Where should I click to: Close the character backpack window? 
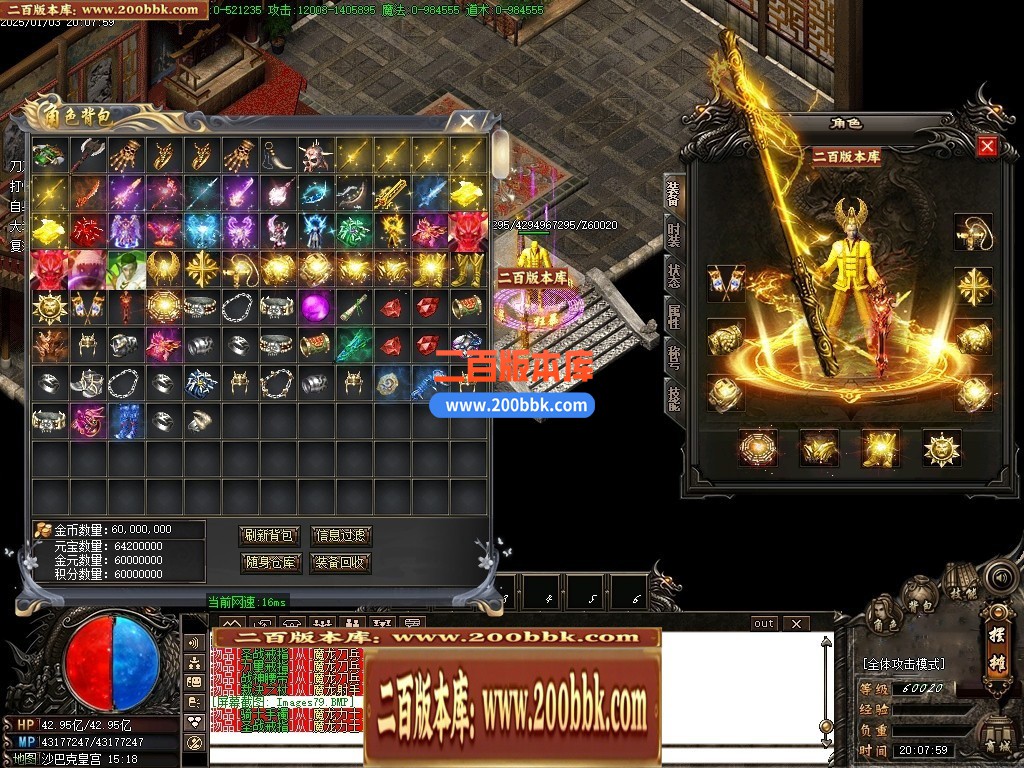click(x=467, y=121)
